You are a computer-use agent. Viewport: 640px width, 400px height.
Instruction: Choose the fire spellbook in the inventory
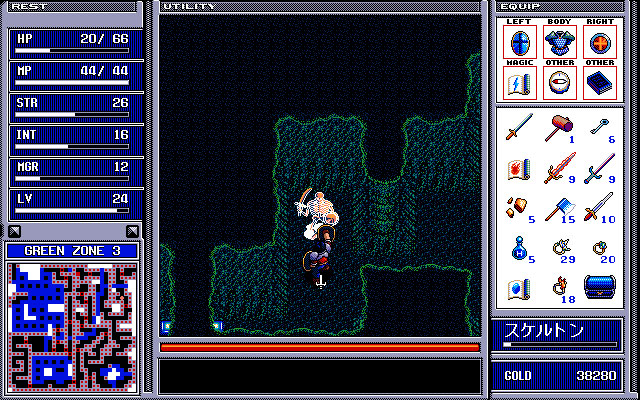[x=518, y=167]
